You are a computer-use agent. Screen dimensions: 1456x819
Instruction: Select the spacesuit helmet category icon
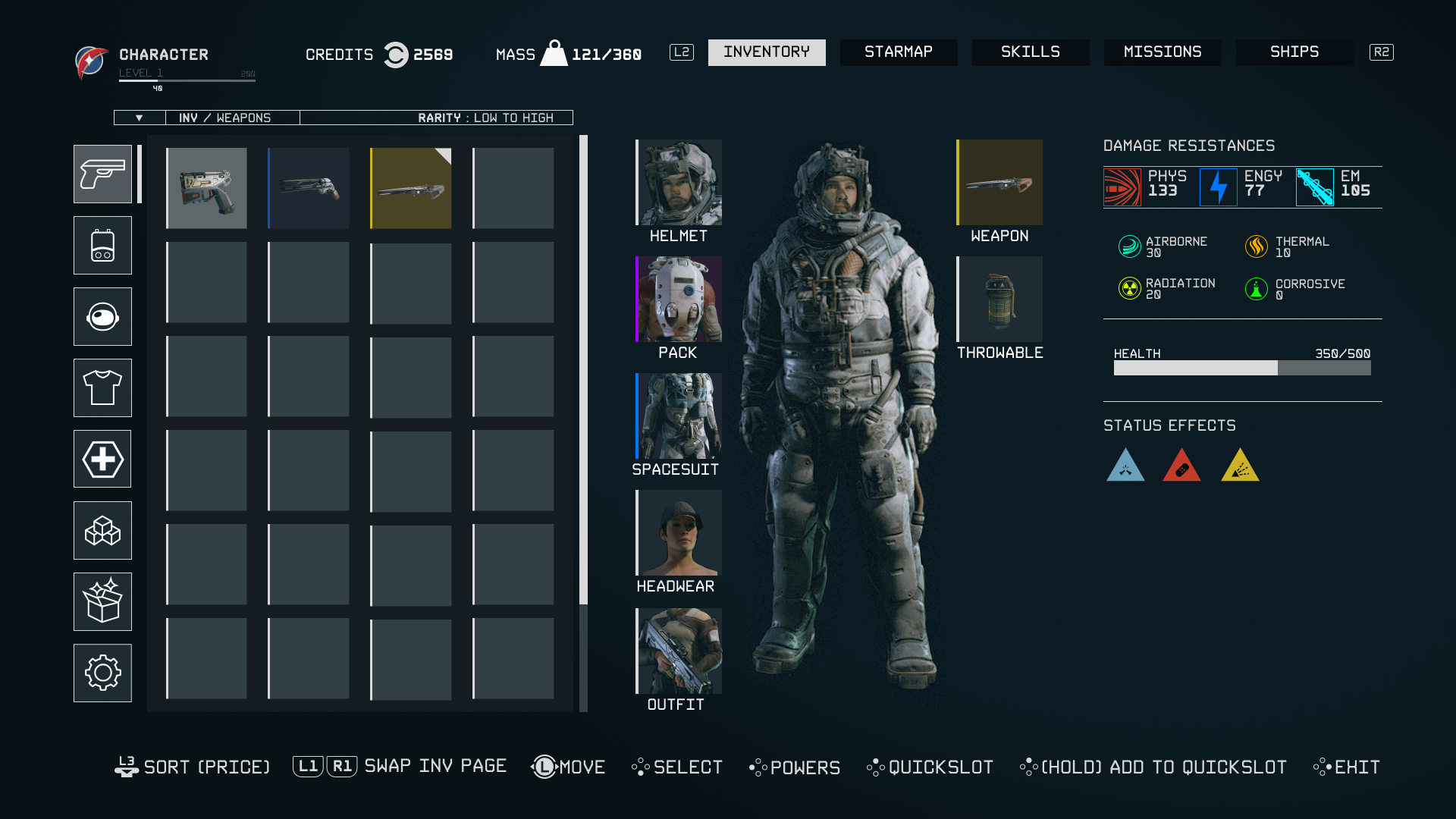tap(102, 316)
